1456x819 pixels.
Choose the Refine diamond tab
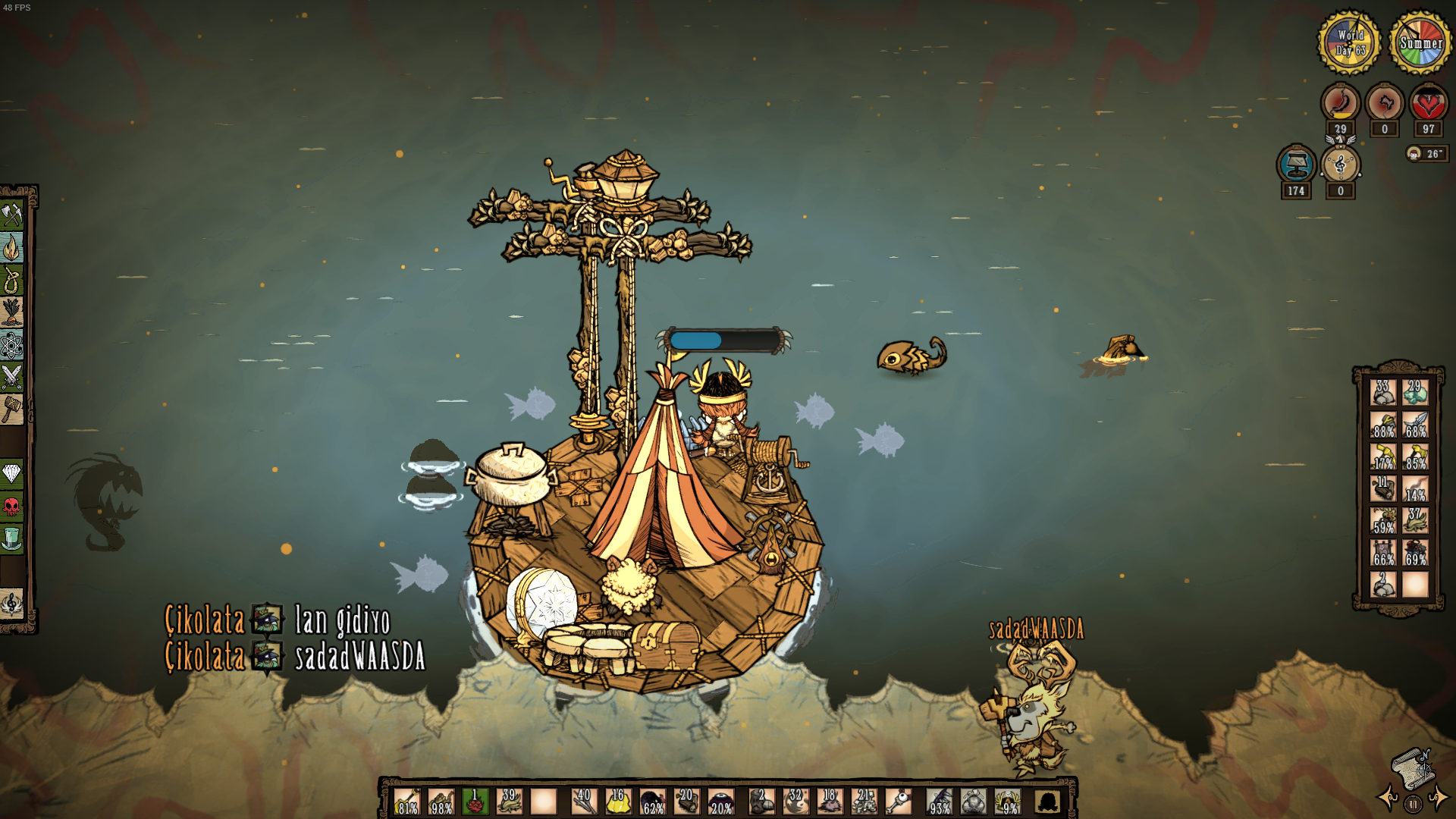coord(12,475)
